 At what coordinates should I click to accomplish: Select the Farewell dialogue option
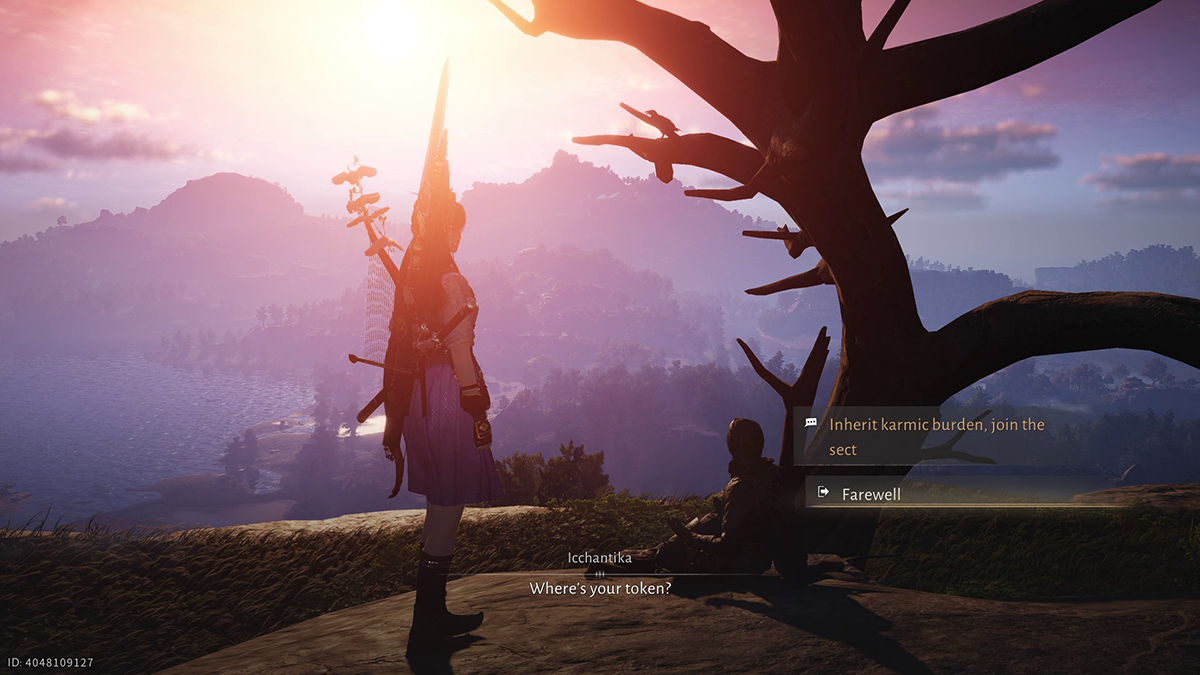pyautogui.click(x=871, y=493)
